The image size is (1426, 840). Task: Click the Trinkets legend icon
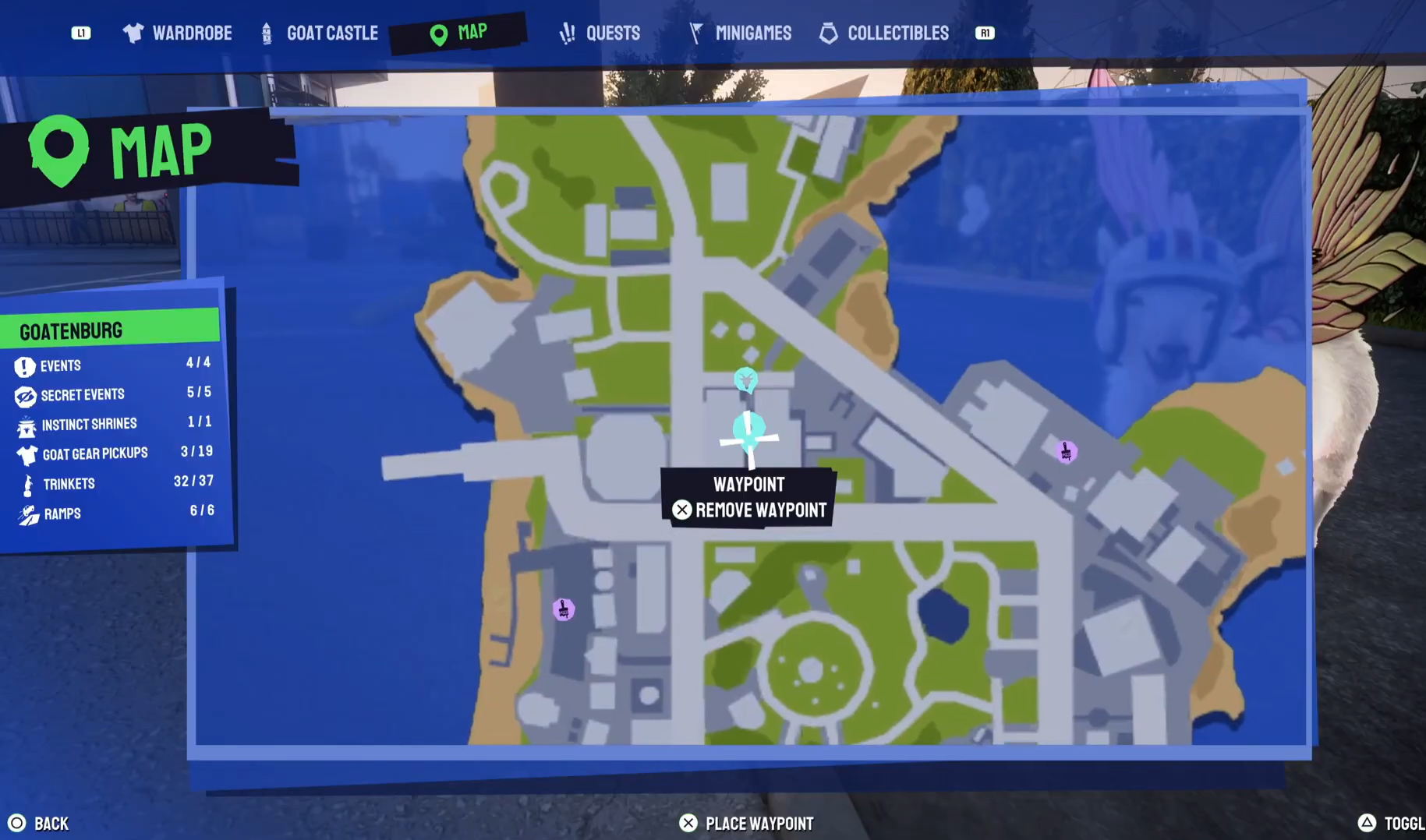(x=26, y=482)
